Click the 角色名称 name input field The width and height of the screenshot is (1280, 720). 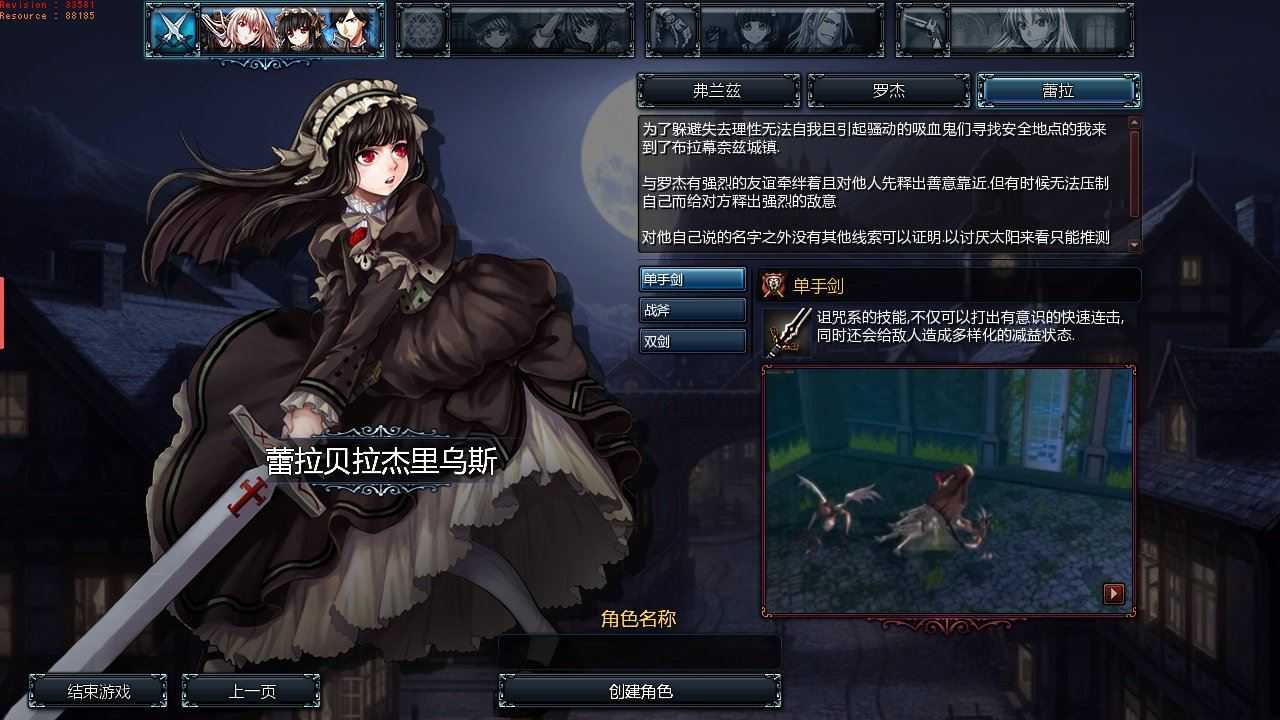[640, 651]
